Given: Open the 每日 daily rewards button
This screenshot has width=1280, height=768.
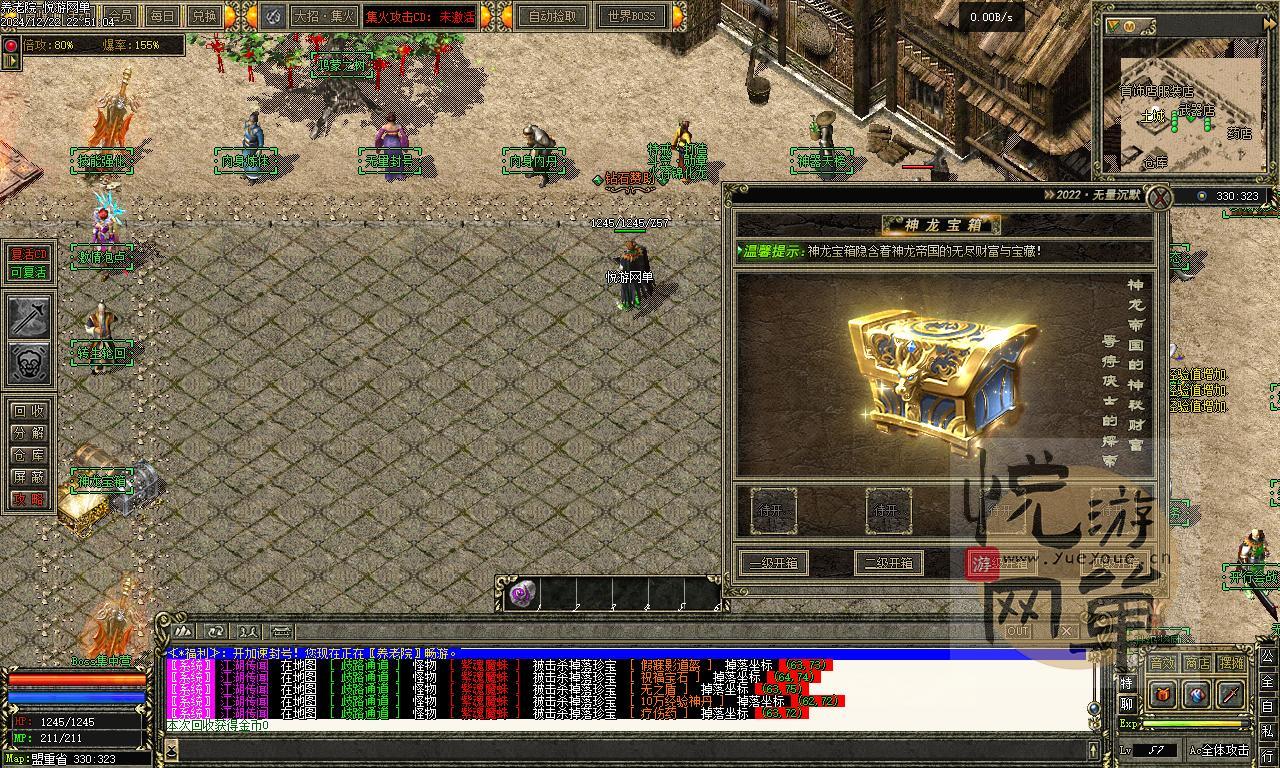Looking at the screenshot, I should pyautogui.click(x=162, y=16).
